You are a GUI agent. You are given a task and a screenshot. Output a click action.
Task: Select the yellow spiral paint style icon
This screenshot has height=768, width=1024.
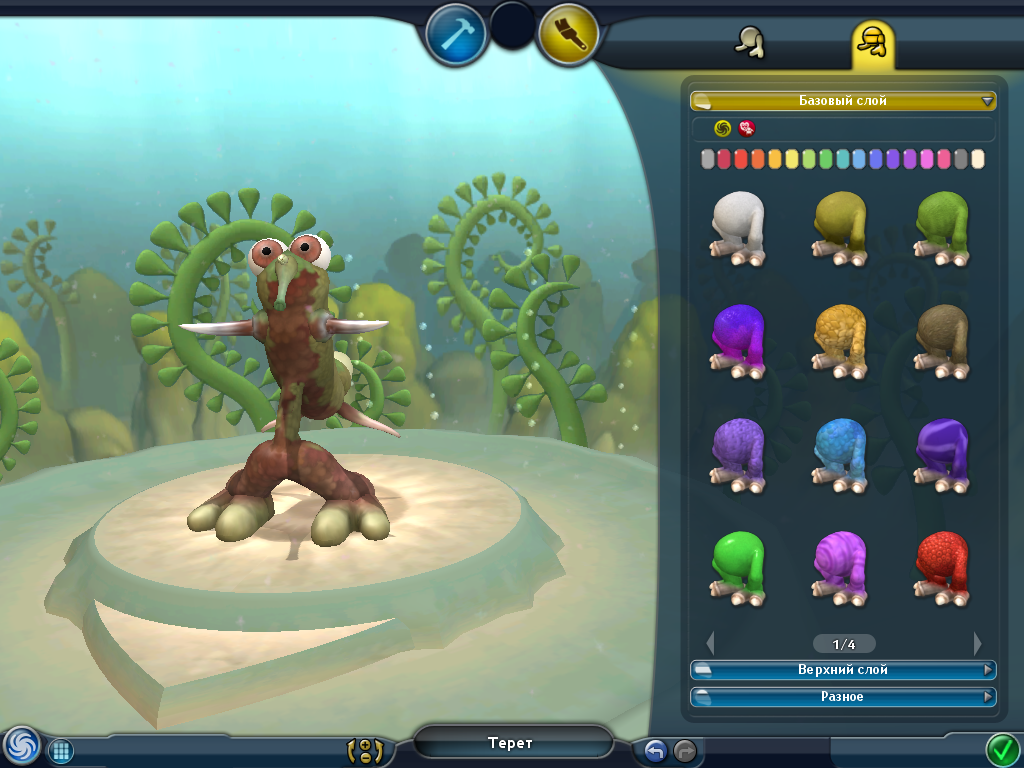click(722, 128)
